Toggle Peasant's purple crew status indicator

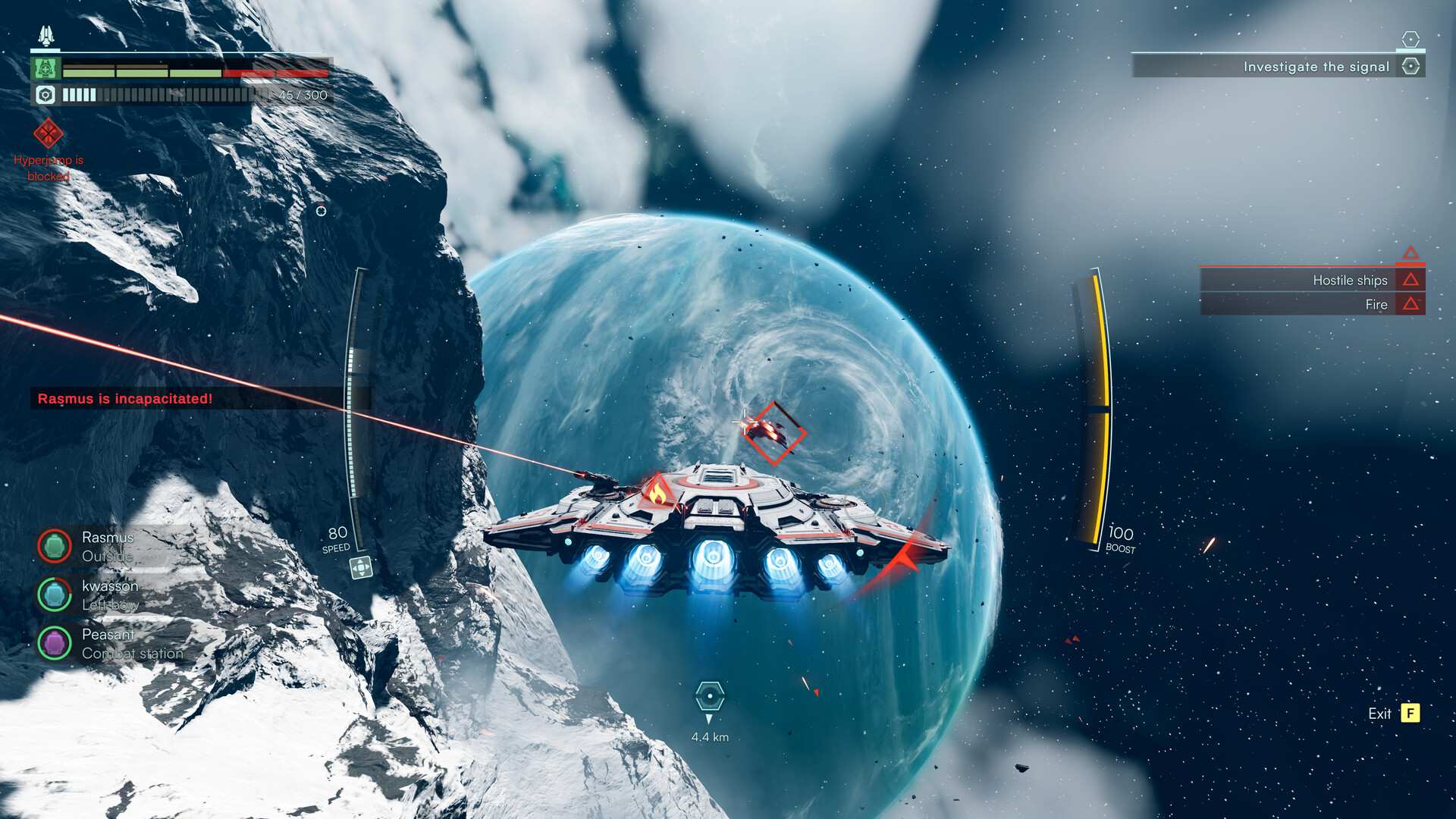(55, 642)
